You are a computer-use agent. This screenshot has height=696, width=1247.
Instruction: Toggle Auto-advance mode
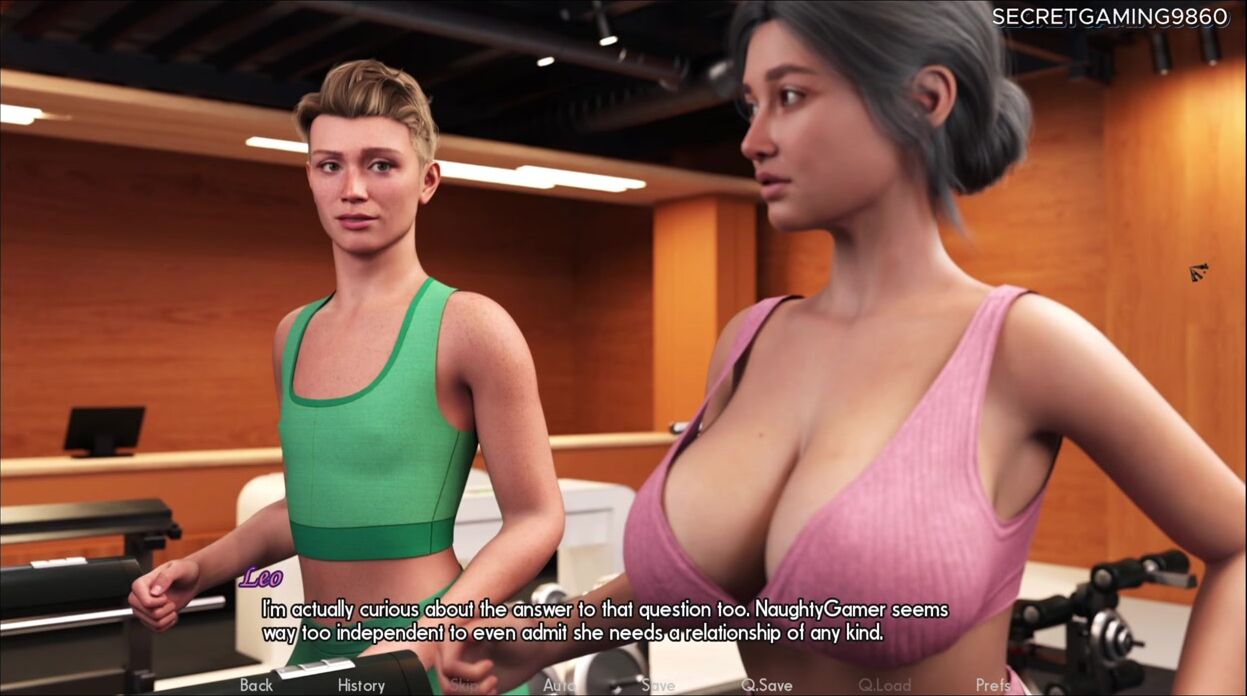click(558, 685)
